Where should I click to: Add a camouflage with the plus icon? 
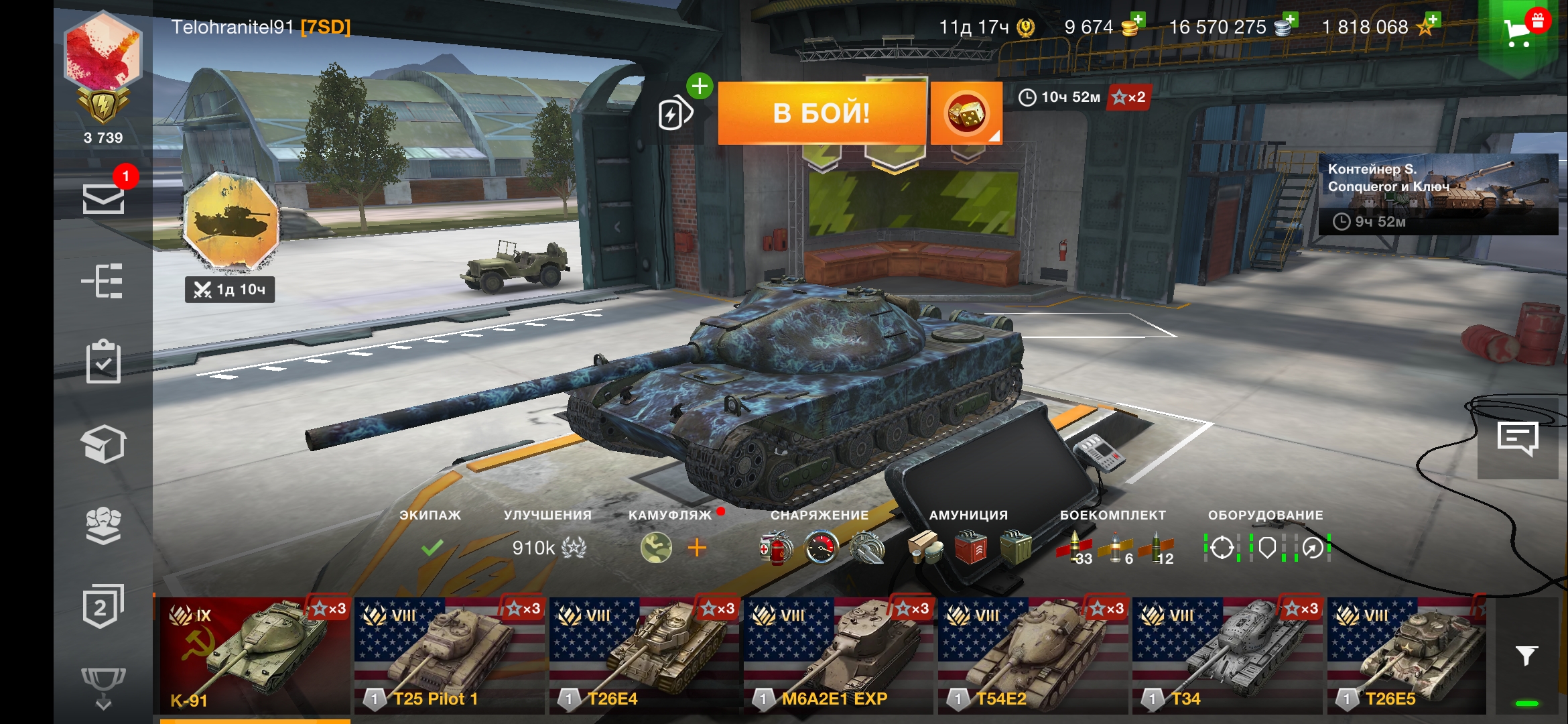697,548
